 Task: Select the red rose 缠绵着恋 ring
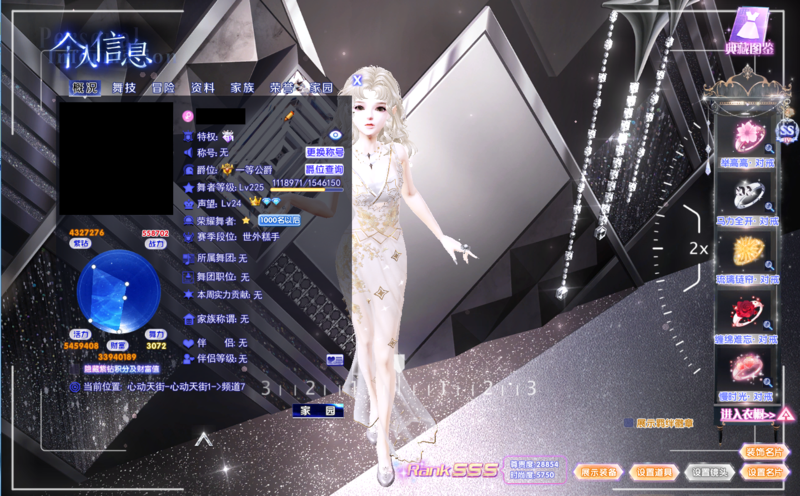pos(746,314)
